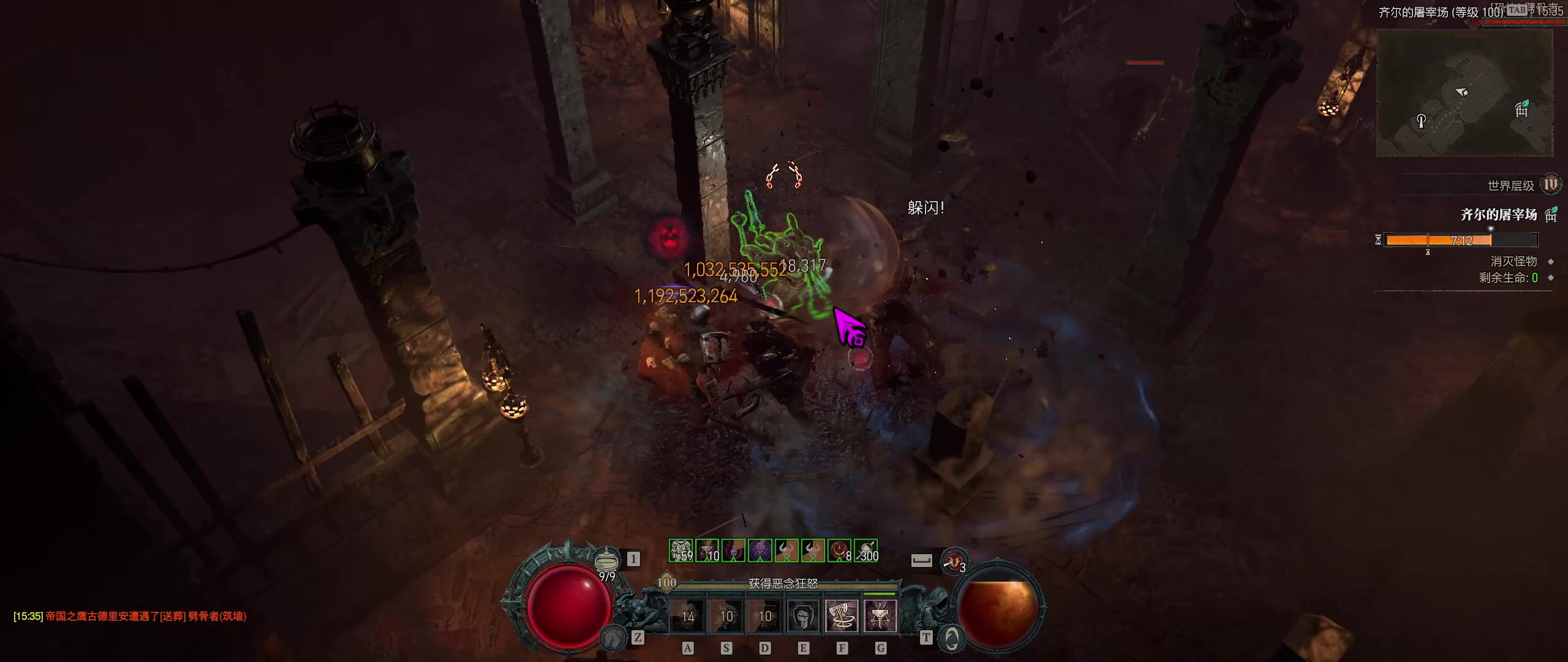Select the 齐尔的屠宰场 quest tracker title
This screenshot has height=662, width=1568.
tap(1498, 215)
